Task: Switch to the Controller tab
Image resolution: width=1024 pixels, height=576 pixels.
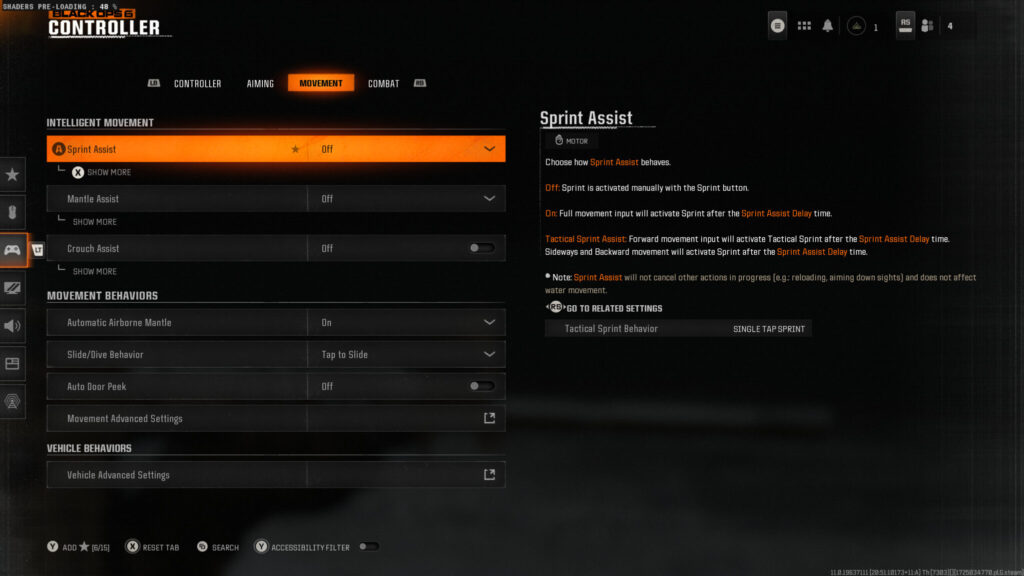Action: [197, 83]
